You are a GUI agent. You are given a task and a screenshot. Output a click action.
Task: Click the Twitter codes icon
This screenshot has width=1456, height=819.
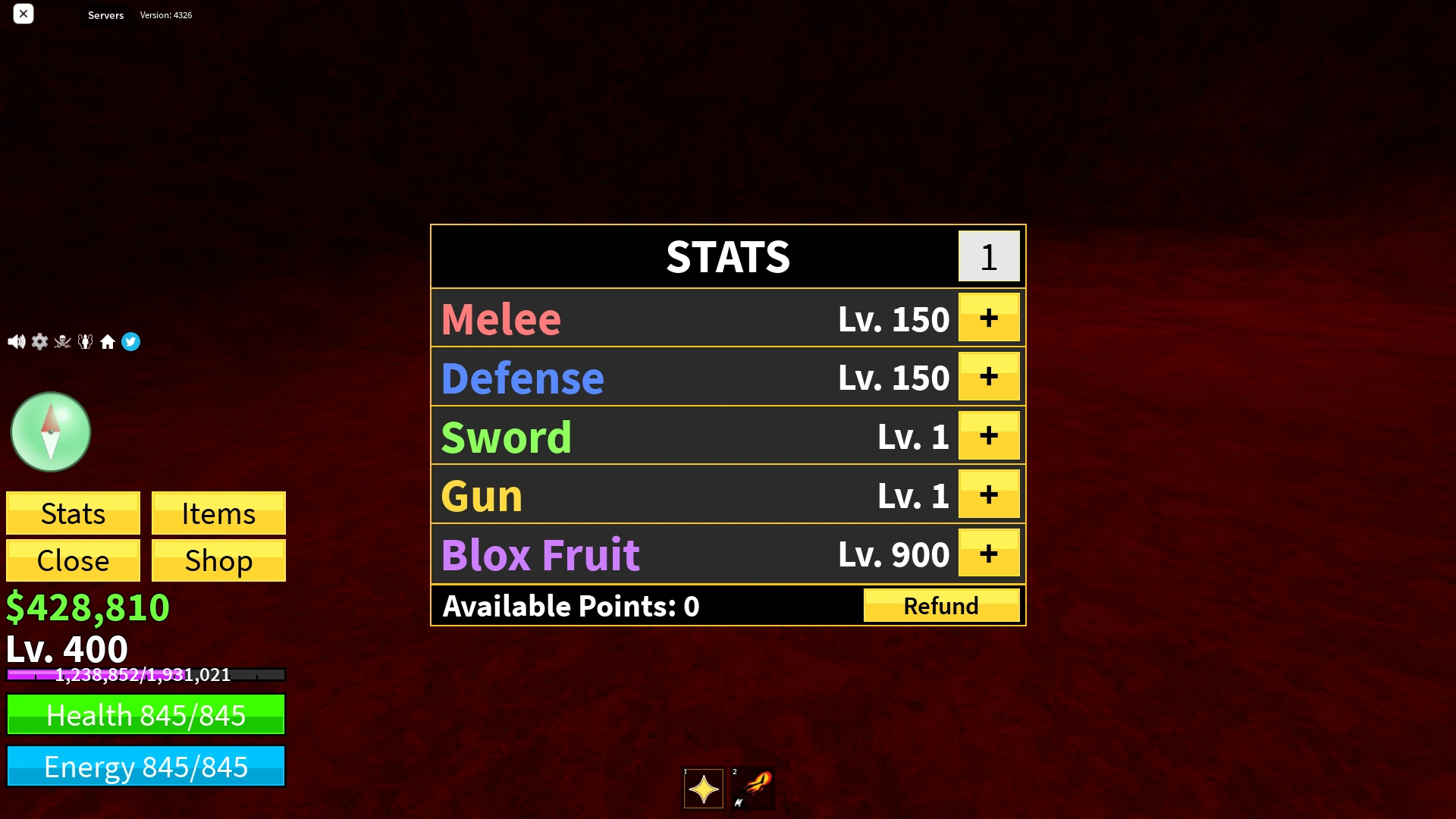click(x=131, y=341)
